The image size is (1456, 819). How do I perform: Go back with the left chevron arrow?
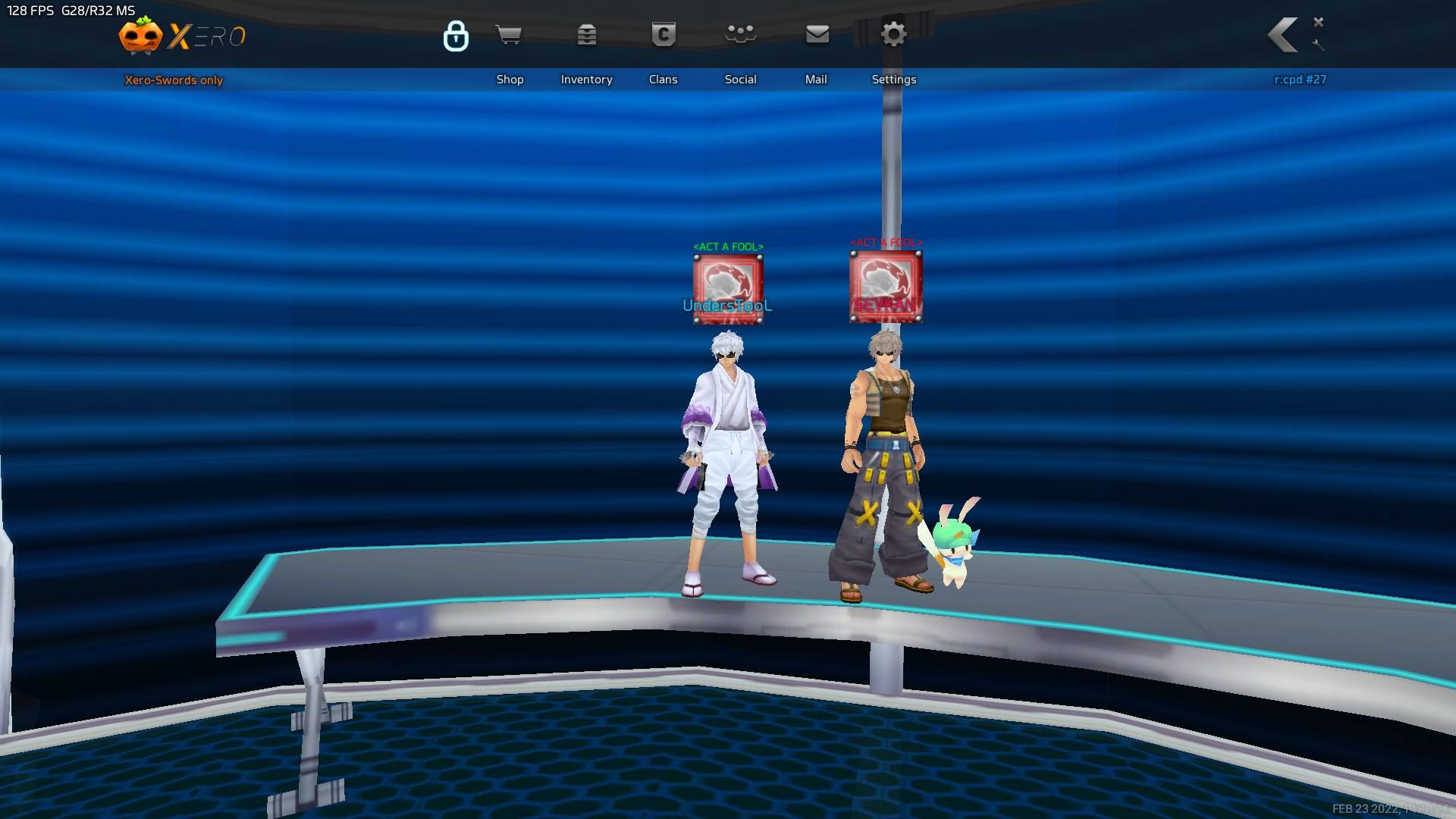(x=1283, y=35)
